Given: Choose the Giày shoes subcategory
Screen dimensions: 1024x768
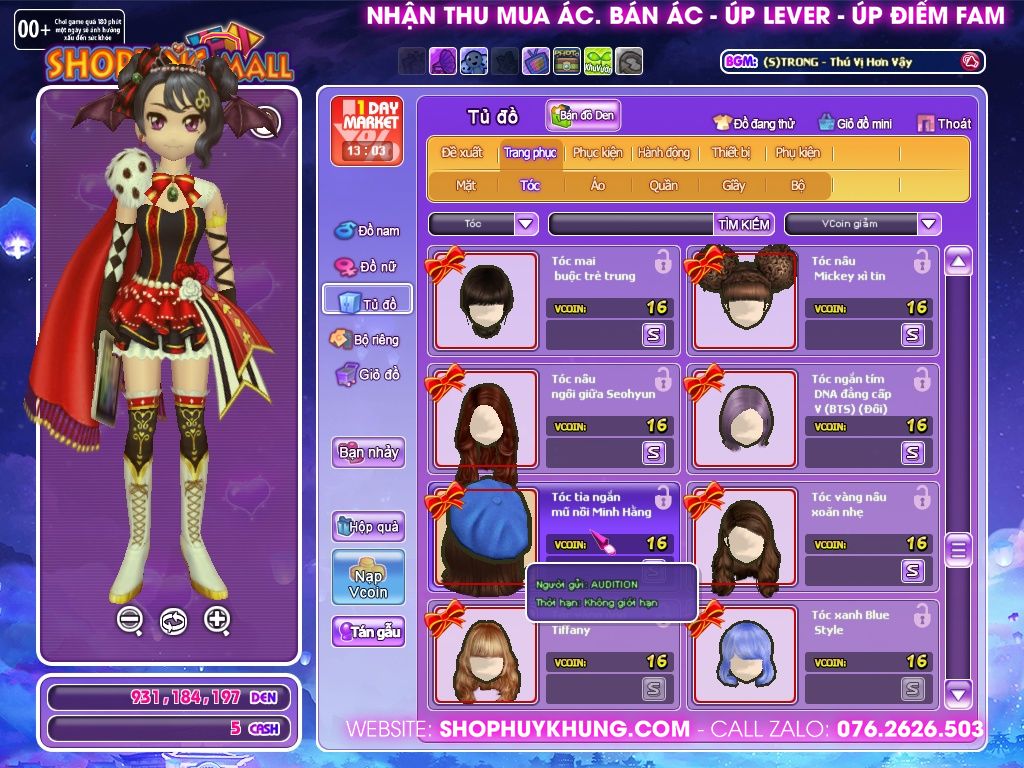Looking at the screenshot, I should click(734, 186).
